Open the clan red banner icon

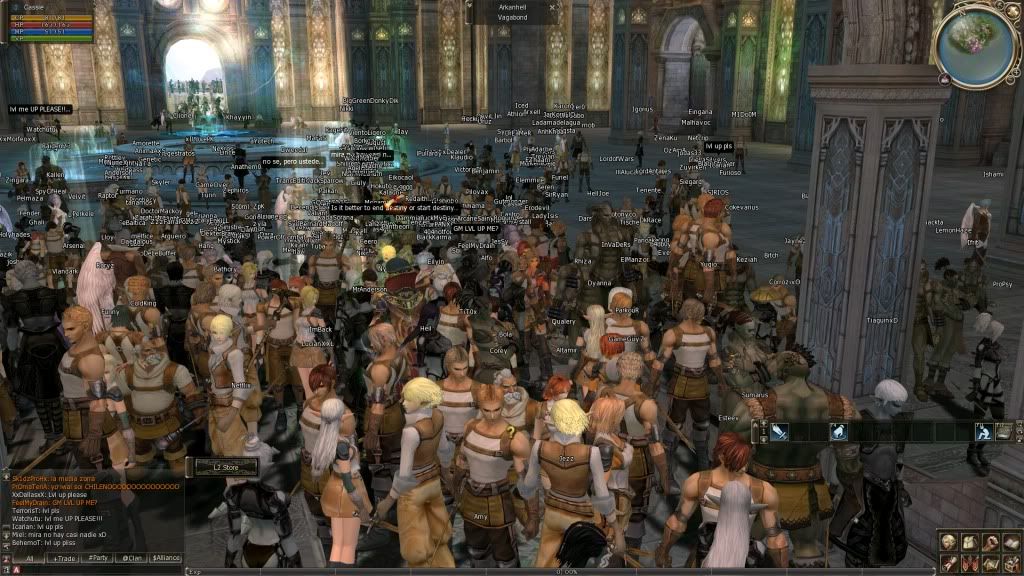pos(969,563)
